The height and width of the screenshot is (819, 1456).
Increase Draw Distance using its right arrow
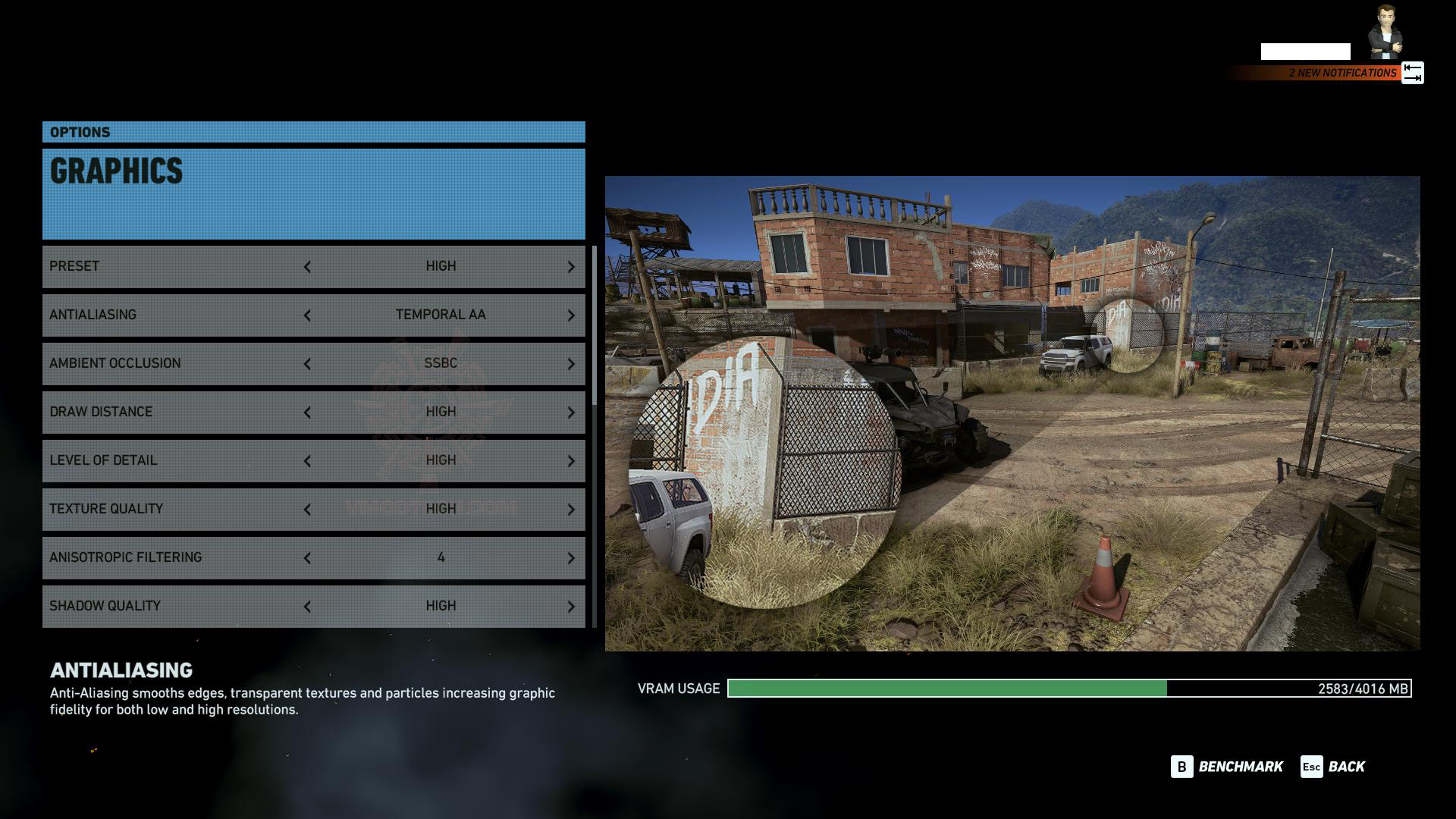coord(571,413)
